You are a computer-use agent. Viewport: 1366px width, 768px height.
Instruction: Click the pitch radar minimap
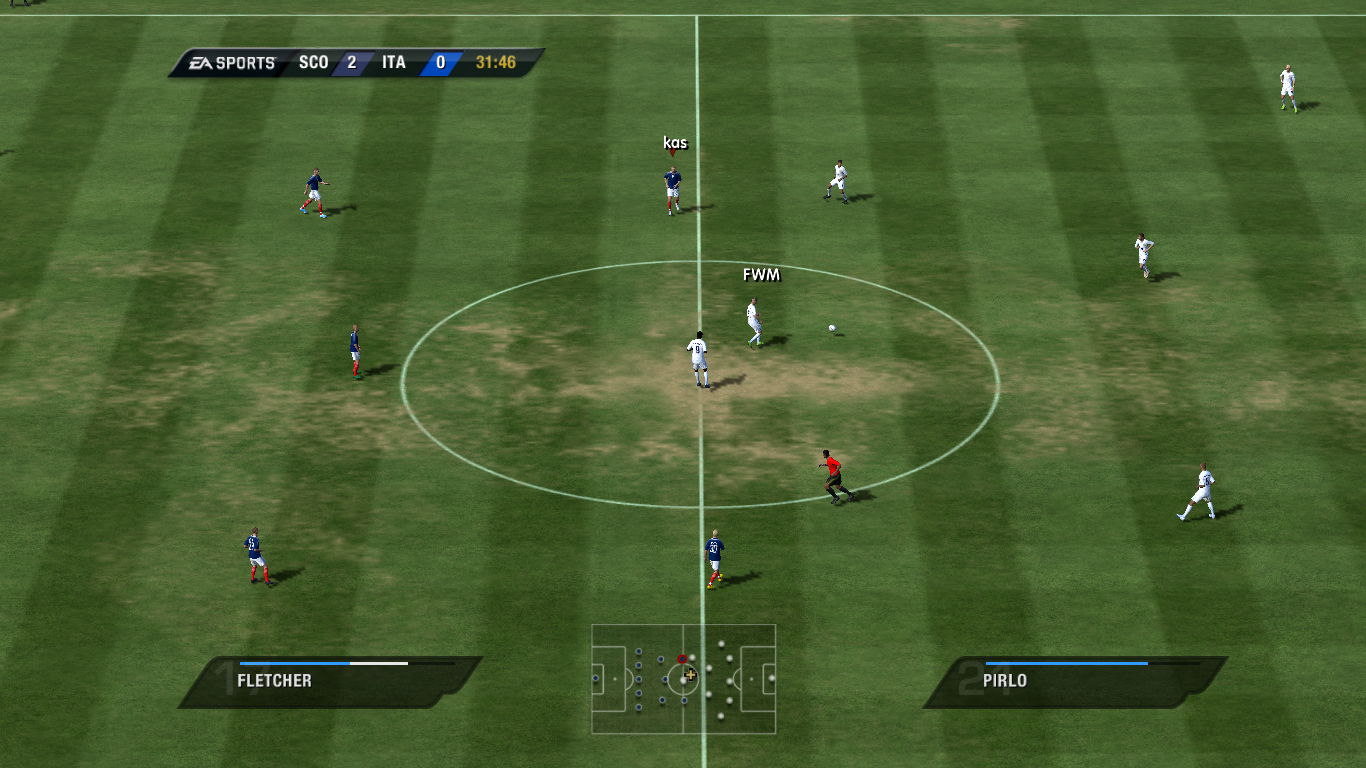click(x=684, y=681)
